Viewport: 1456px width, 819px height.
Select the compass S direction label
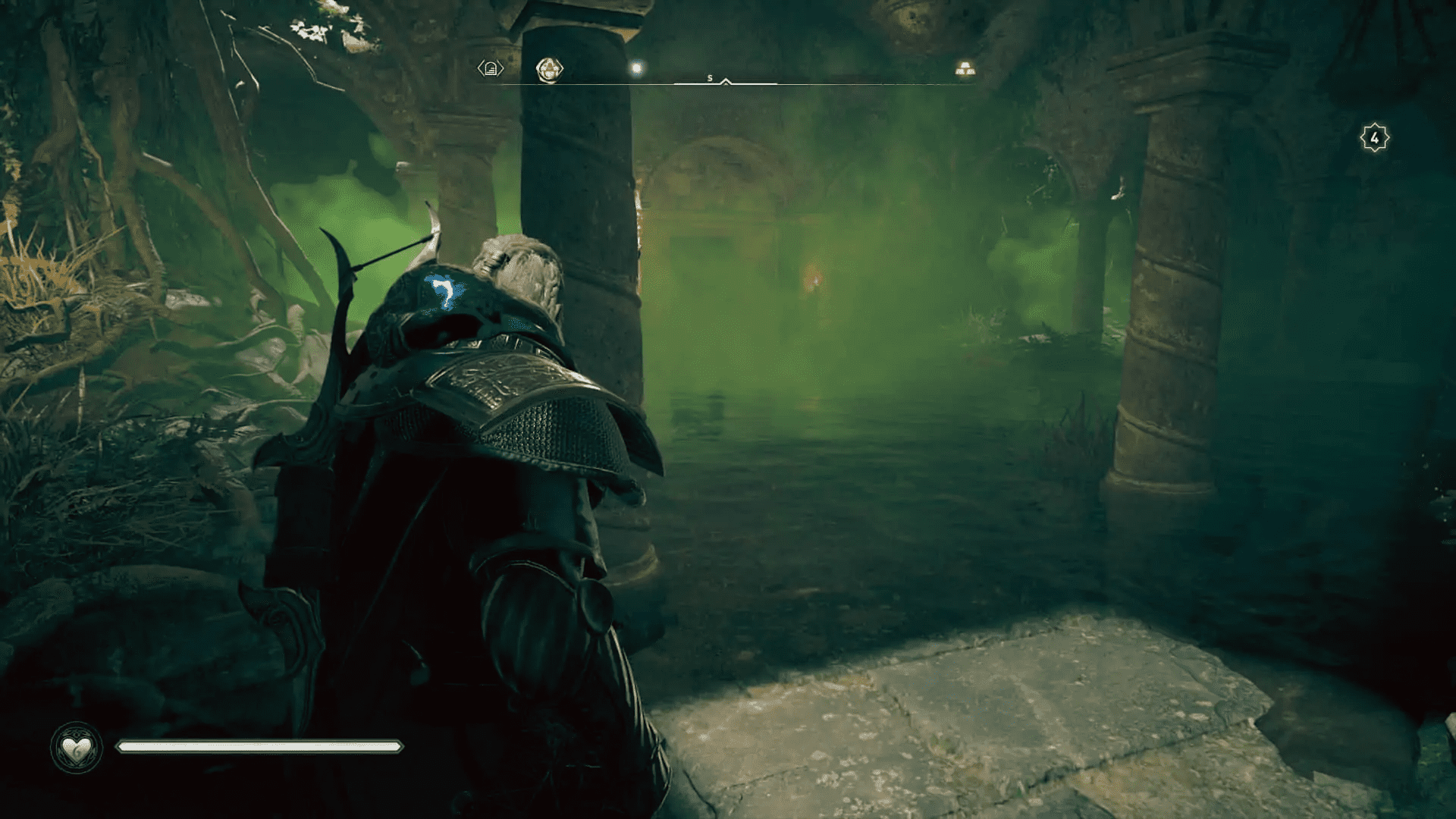tap(710, 76)
